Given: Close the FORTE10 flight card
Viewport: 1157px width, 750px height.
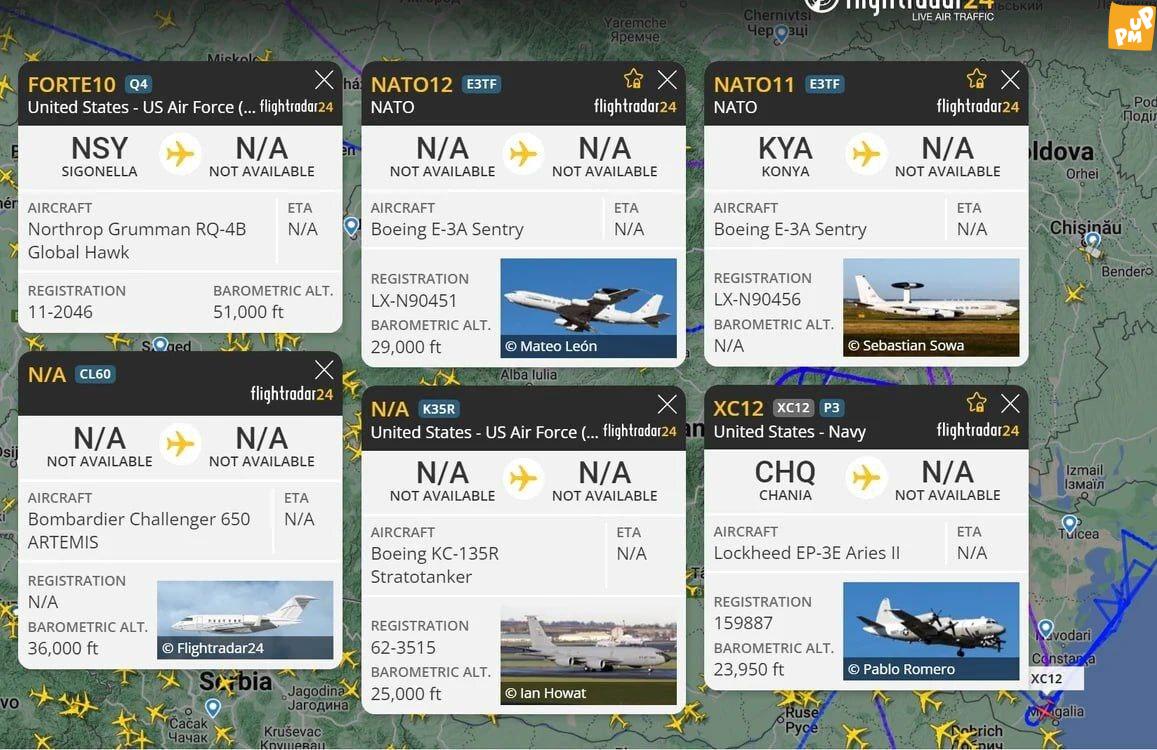Looking at the screenshot, I should click(324, 81).
